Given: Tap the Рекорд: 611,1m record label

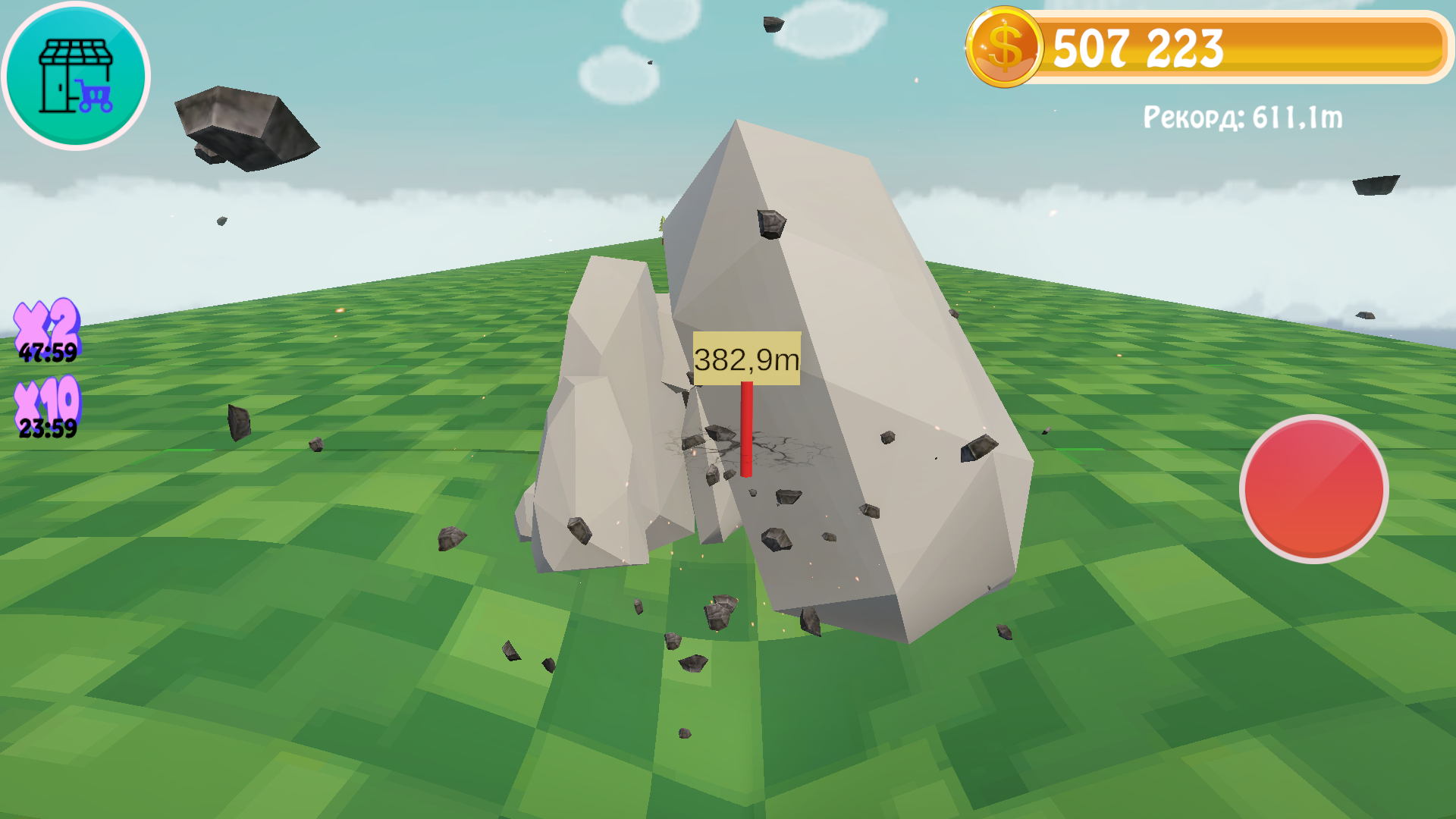Looking at the screenshot, I should tap(1242, 115).
